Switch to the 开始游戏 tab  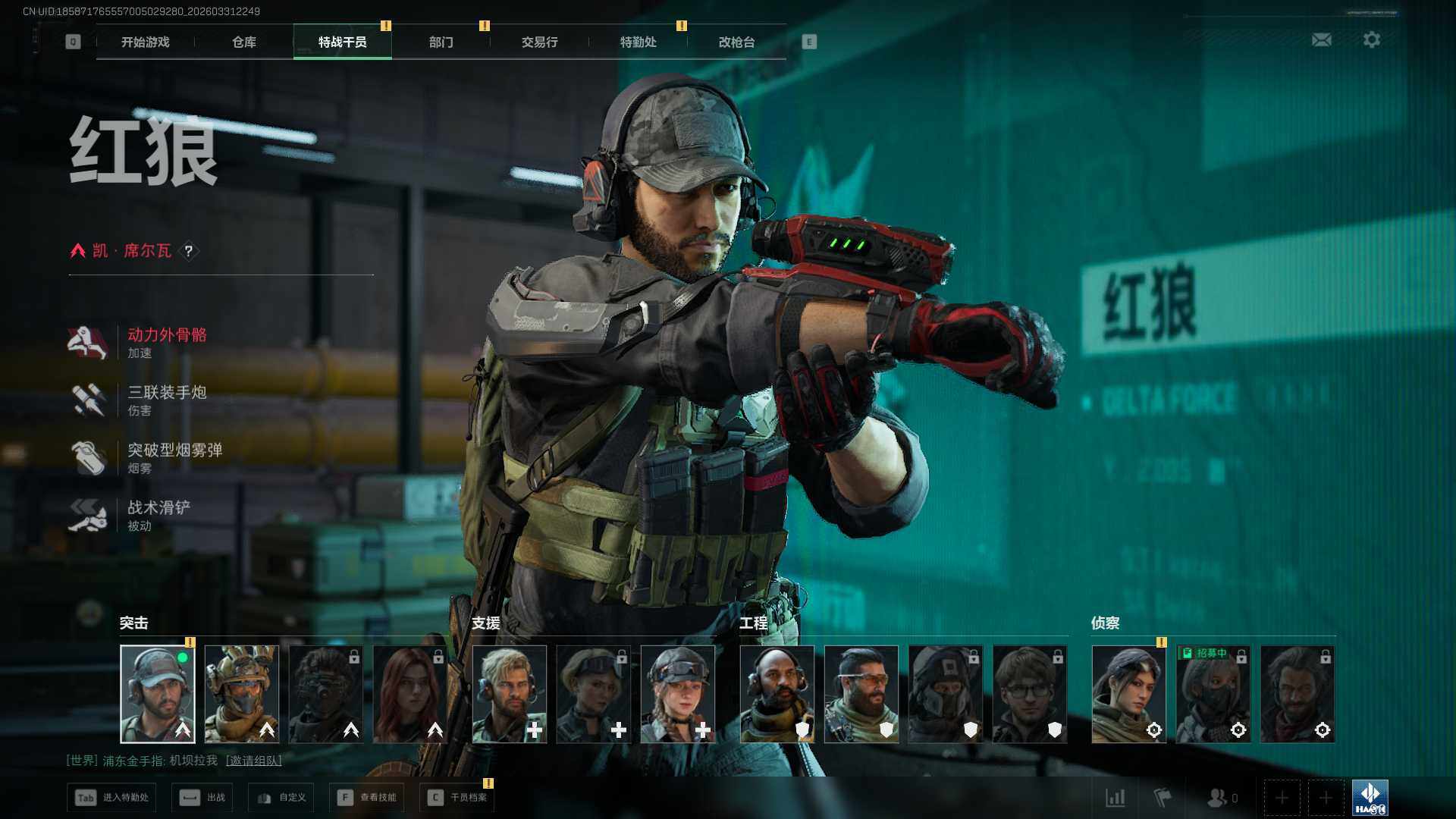[x=145, y=42]
